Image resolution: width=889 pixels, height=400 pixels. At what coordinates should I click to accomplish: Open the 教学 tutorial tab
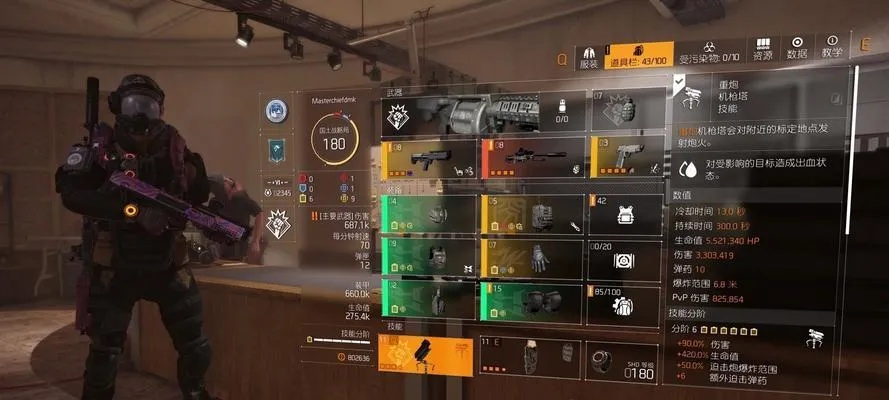(x=832, y=49)
